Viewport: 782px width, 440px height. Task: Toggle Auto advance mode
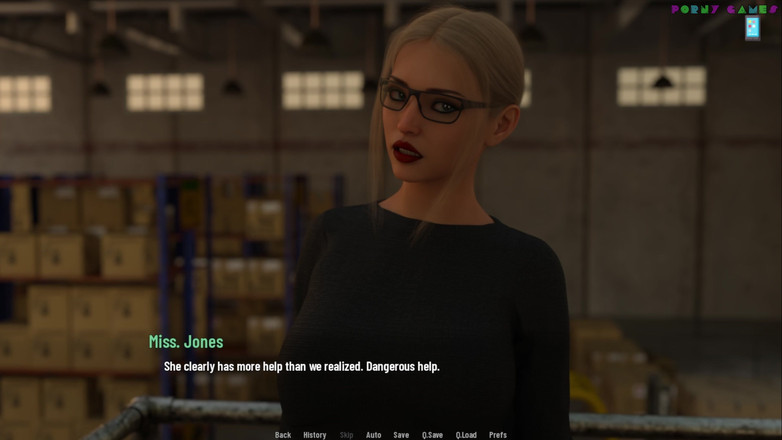click(373, 435)
